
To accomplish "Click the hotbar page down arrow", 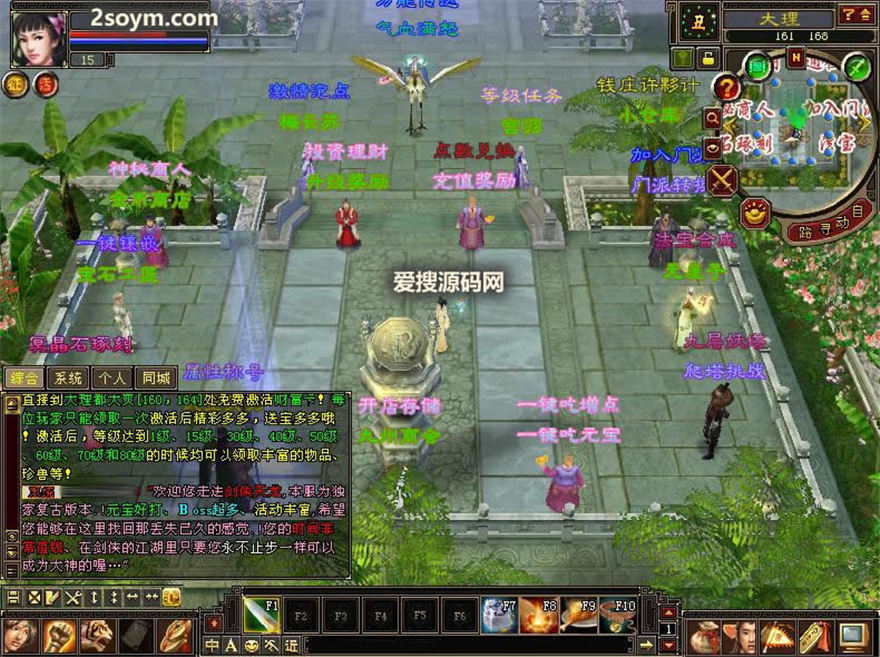I will 667,646.
